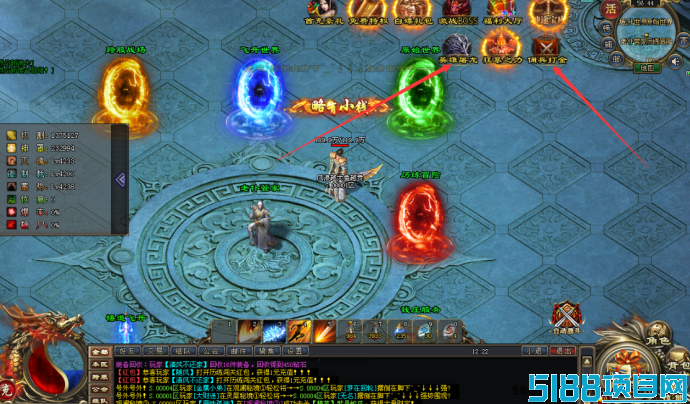Open the 狂暴之力 rage power icon
690x404 pixels.
[502, 47]
